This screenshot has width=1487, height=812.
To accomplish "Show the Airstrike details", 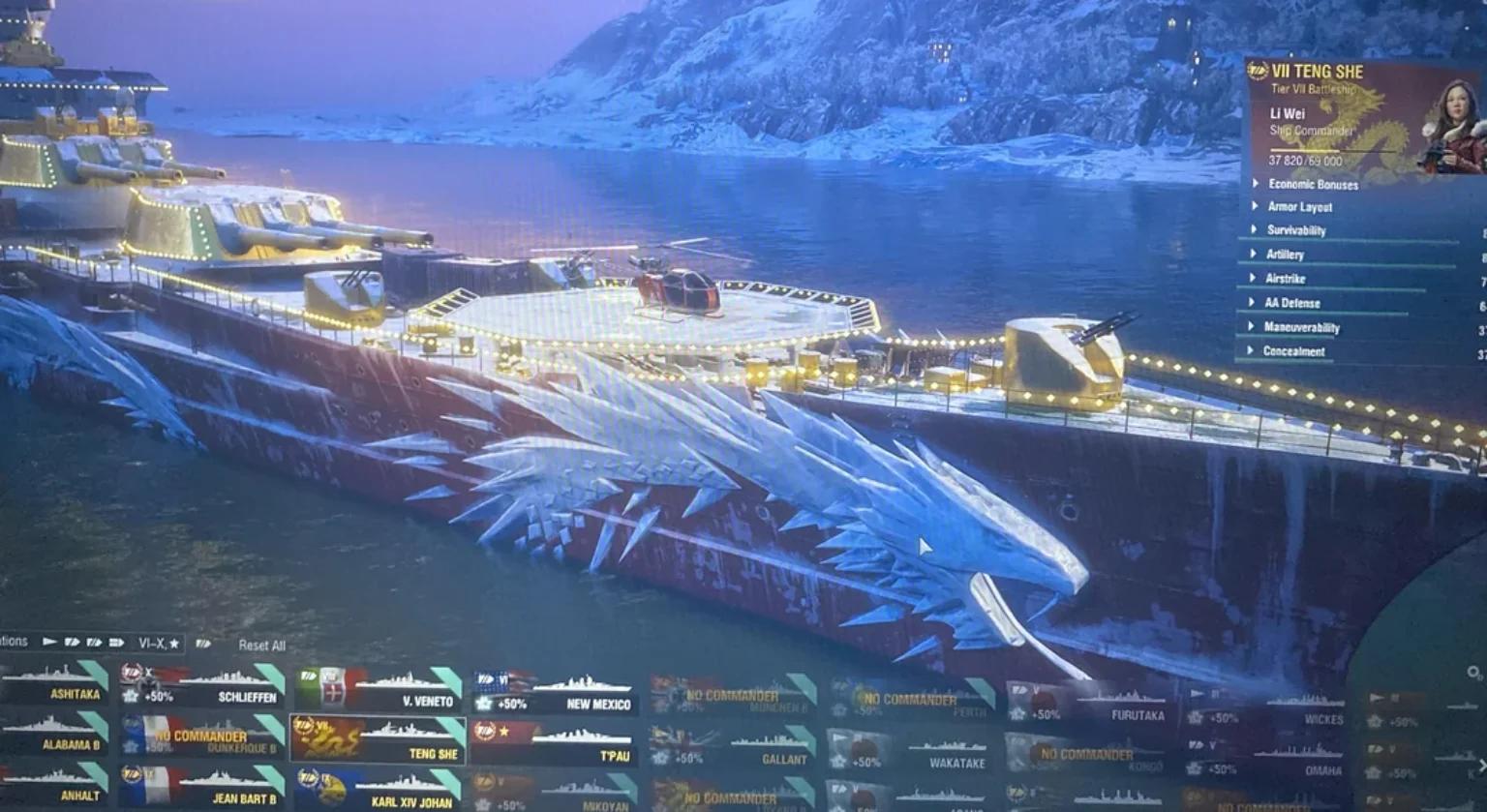I will tap(1285, 279).
